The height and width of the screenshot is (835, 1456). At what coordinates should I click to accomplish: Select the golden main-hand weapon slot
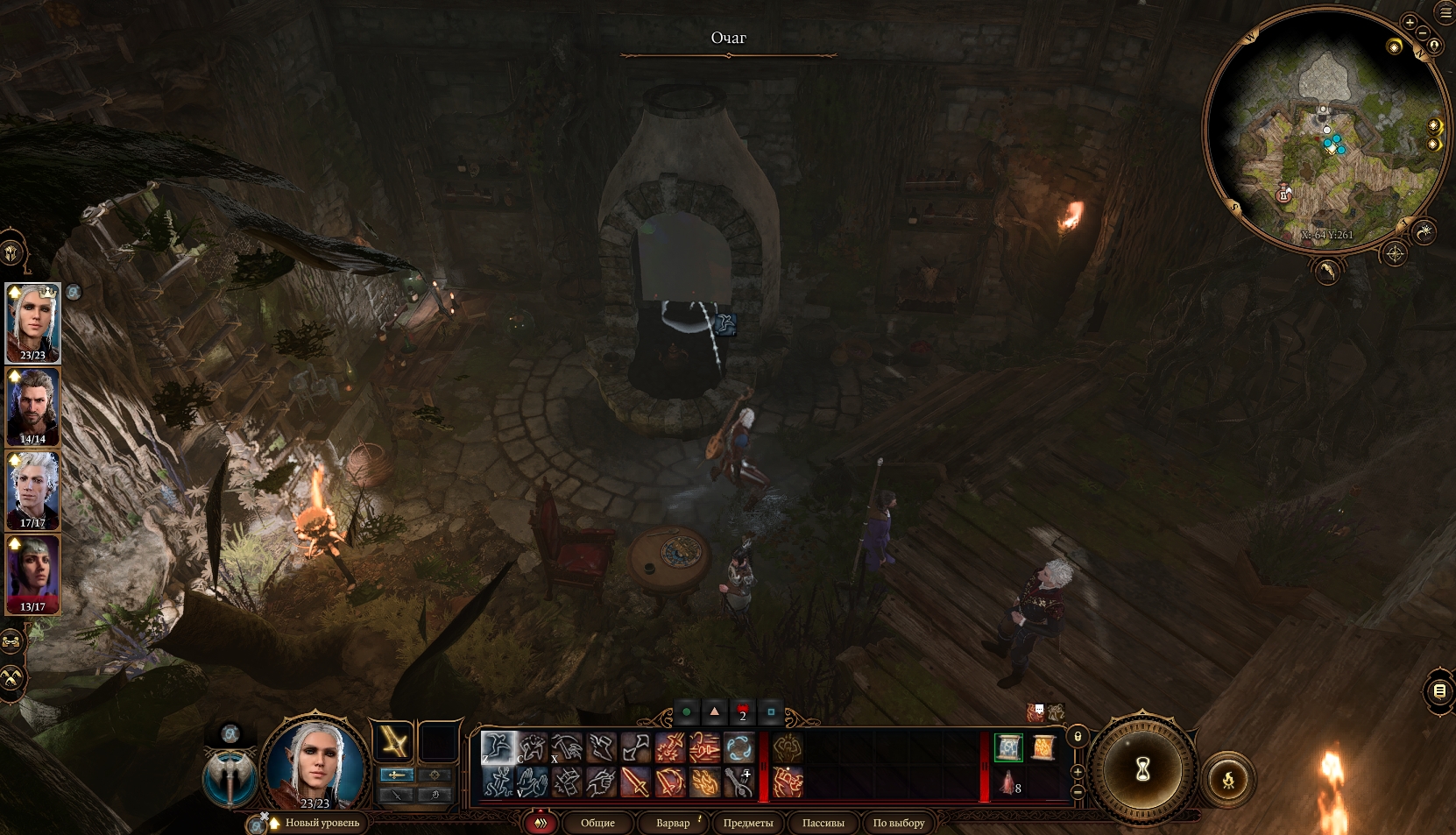pyautogui.click(x=393, y=743)
